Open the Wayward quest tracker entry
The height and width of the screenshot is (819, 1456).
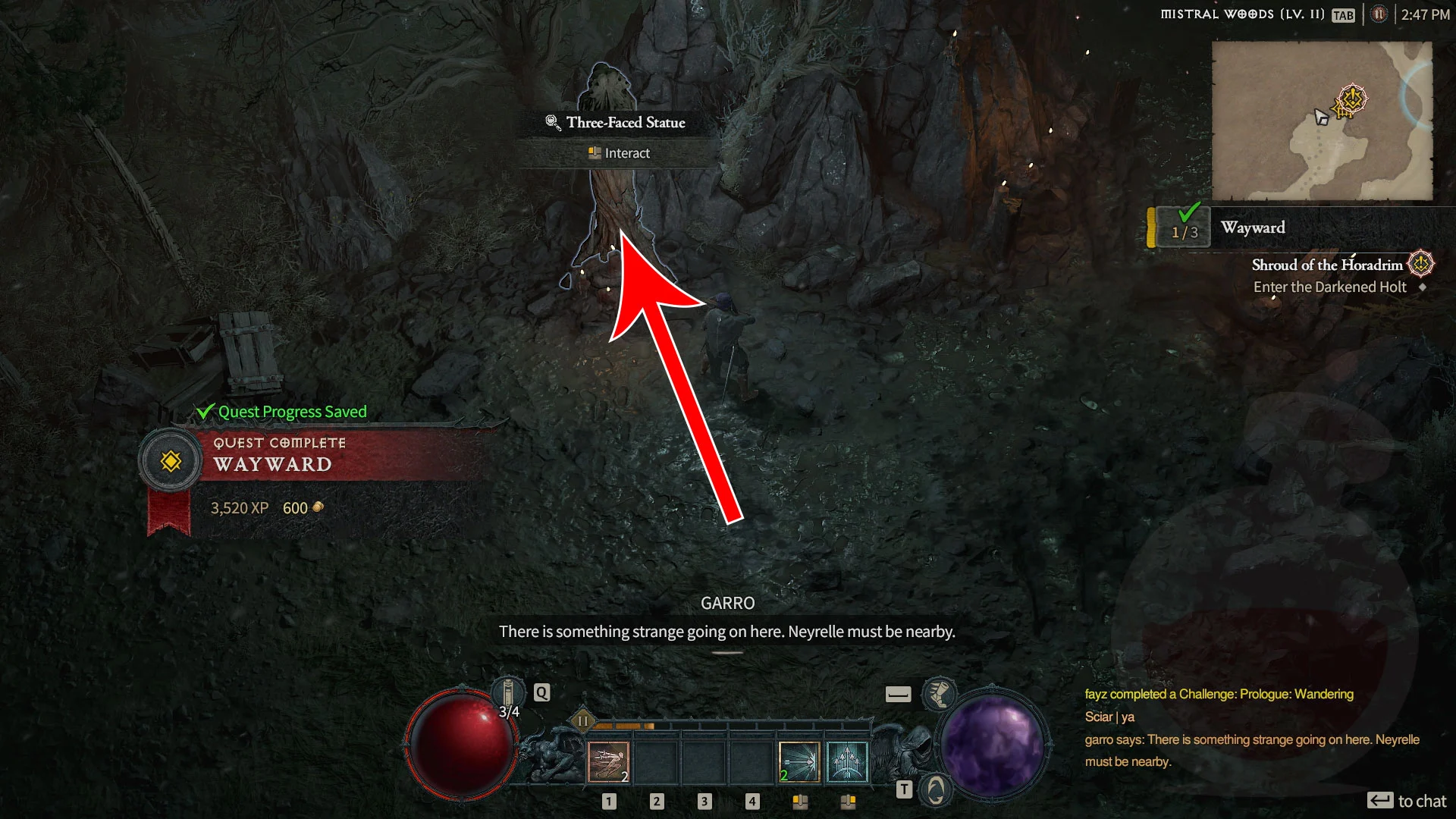point(1253,227)
